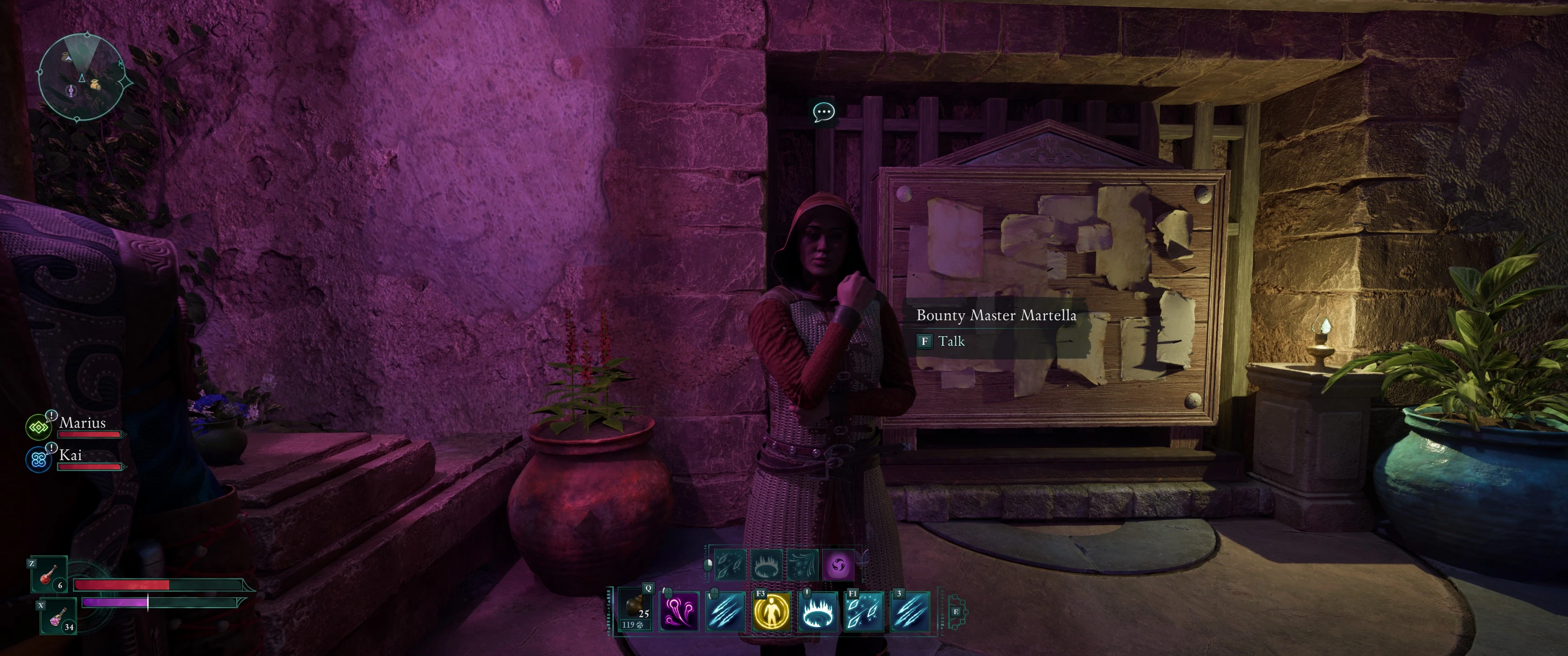Select Kai's blue companion portrait
The height and width of the screenshot is (656, 1568).
[38, 460]
